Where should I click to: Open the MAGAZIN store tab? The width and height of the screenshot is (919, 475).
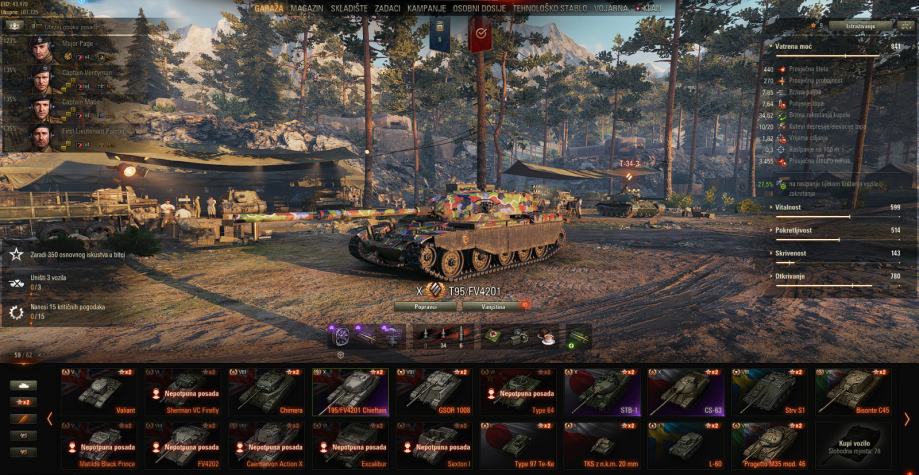[x=307, y=7]
